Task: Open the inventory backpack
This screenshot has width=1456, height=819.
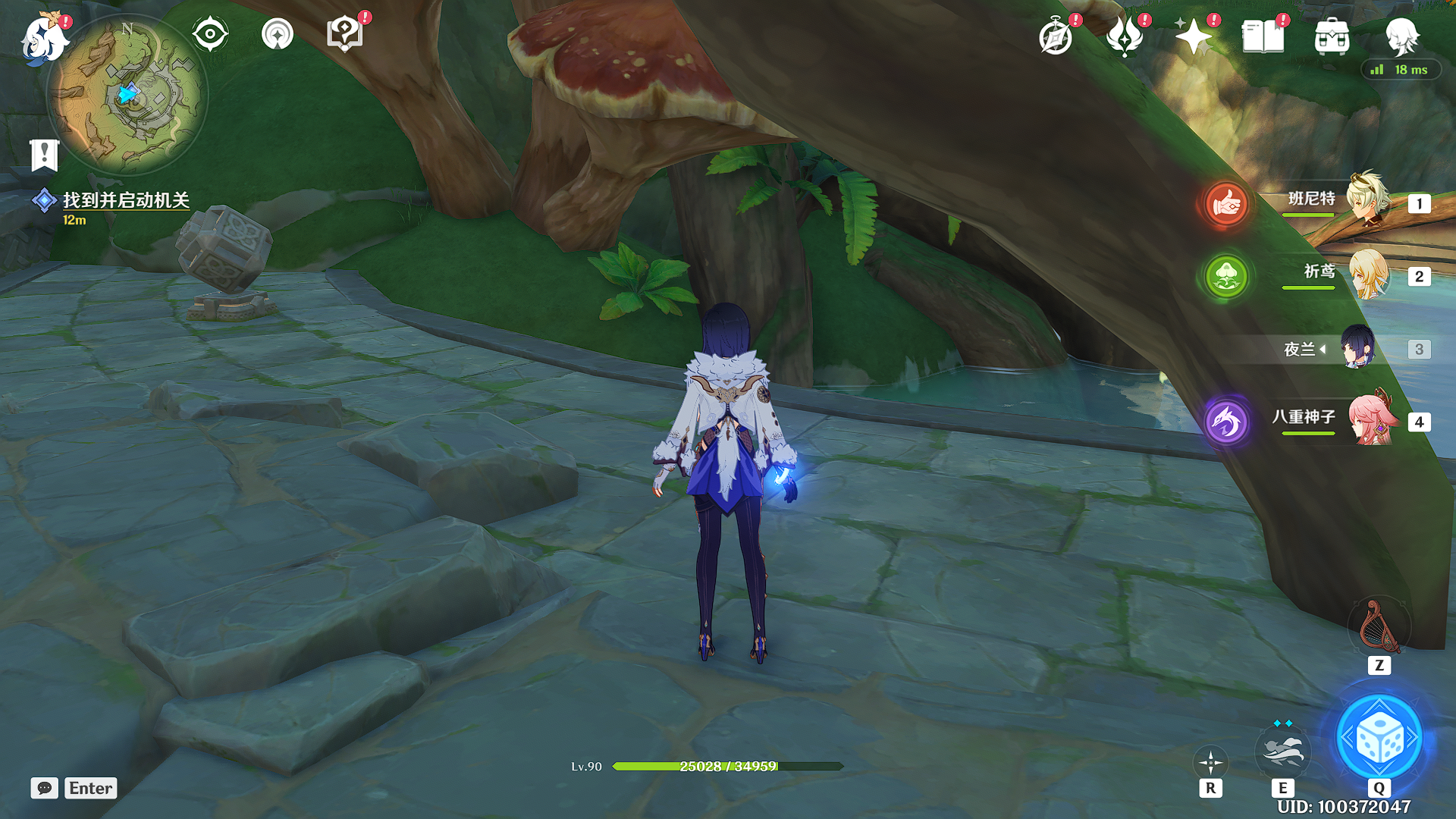Action: (1332, 36)
